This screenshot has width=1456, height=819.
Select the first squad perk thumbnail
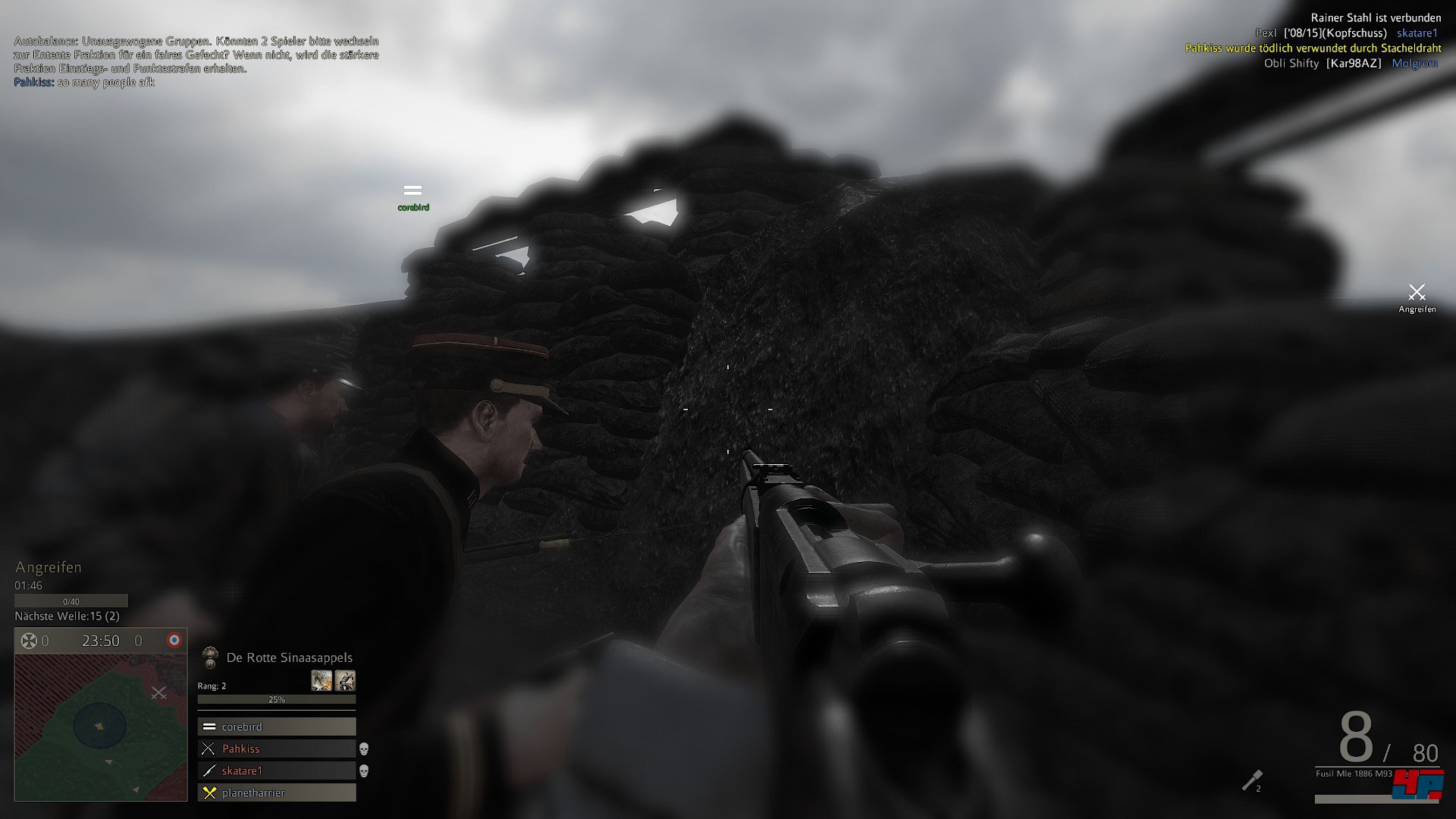click(x=322, y=680)
